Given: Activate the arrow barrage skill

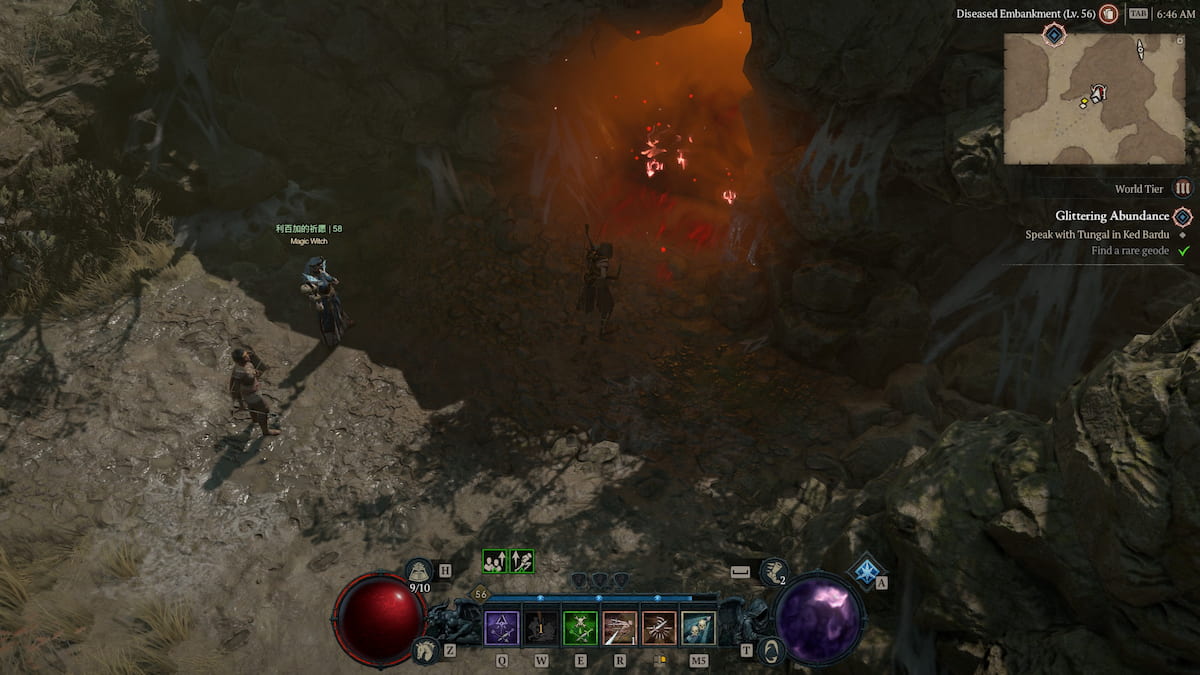Looking at the screenshot, I should point(619,628).
